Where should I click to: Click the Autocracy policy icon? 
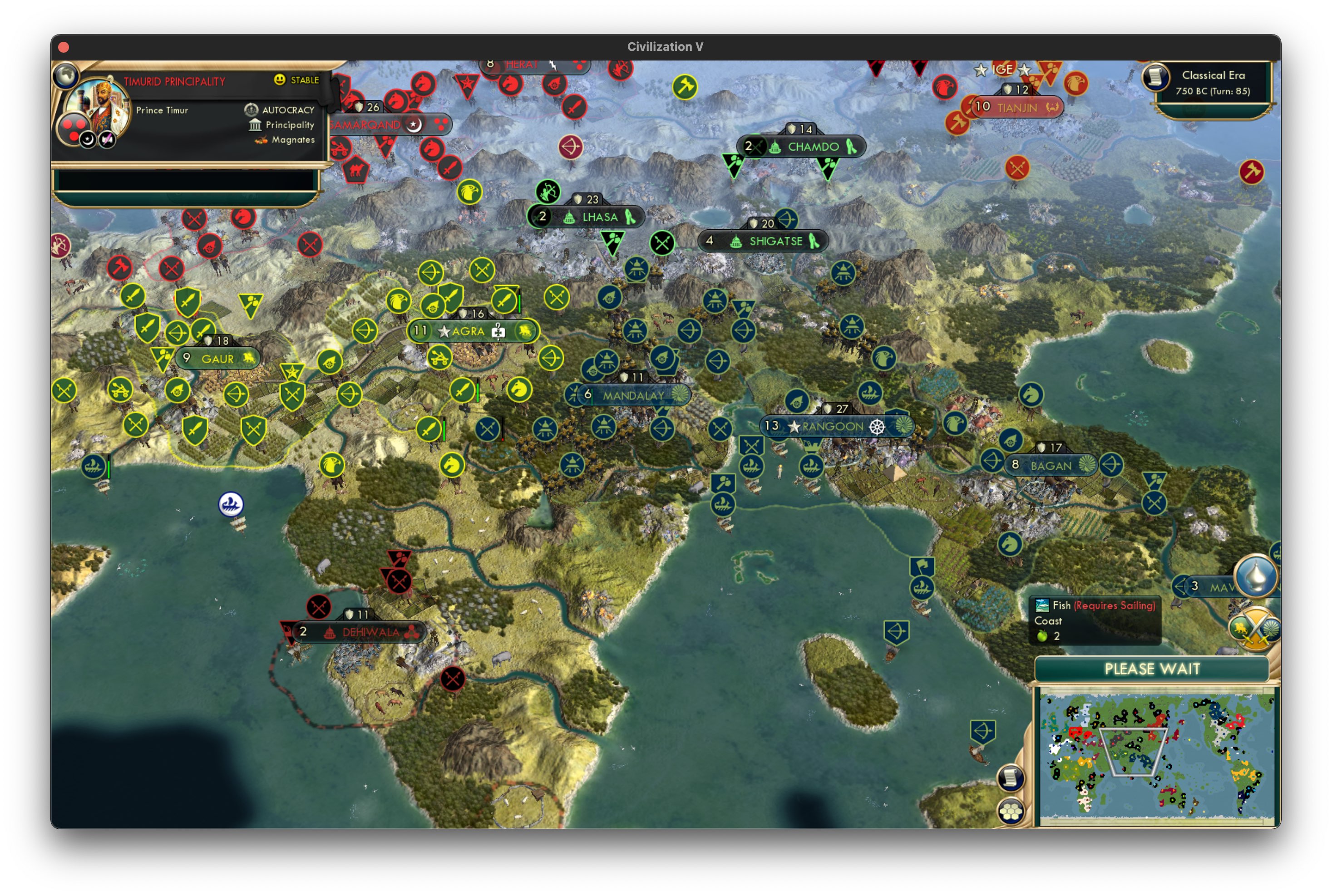coord(252,109)
